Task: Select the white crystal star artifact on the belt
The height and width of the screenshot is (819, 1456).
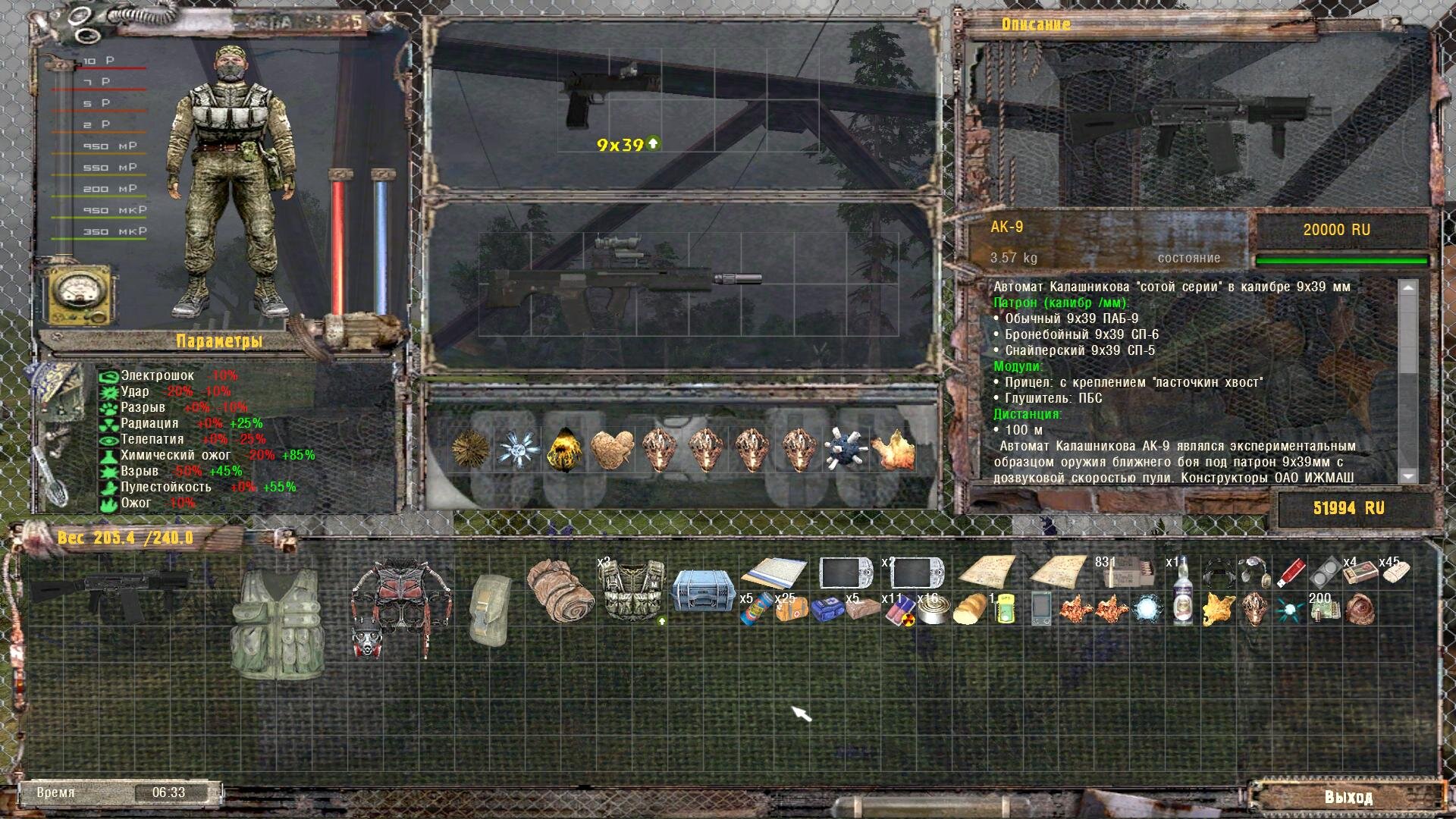Action: coord(518,449)
